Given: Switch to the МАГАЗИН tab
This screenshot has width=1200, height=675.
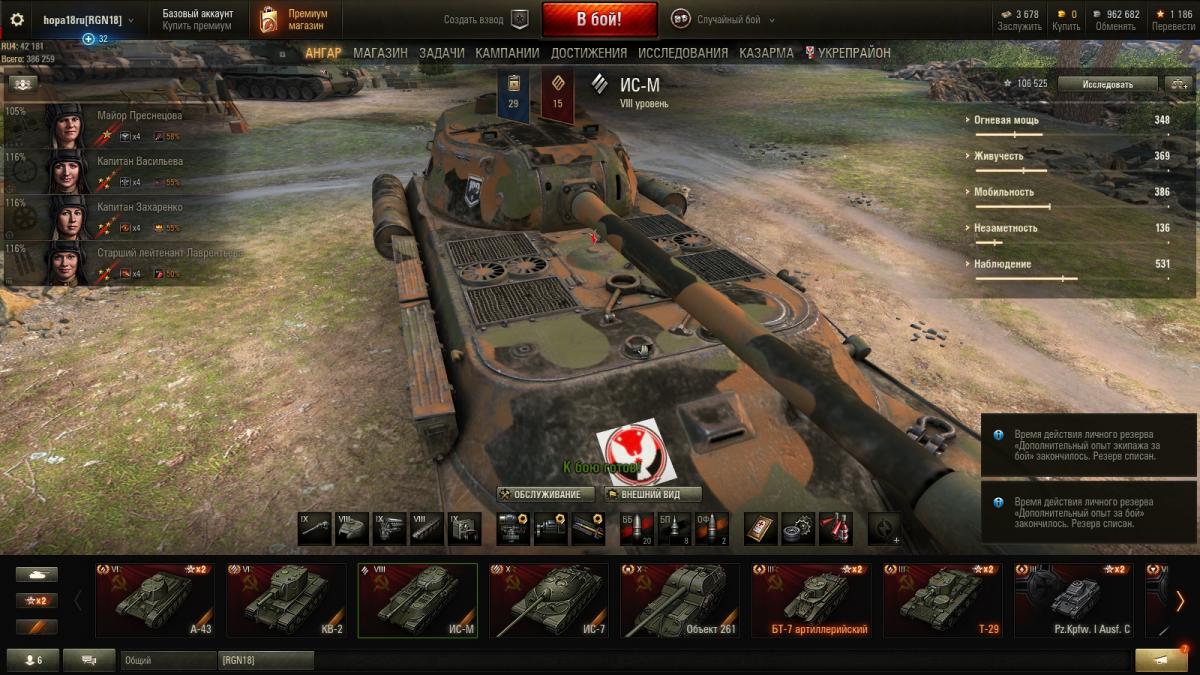Looking at the screenshot, I should click(x=380, y=53).
